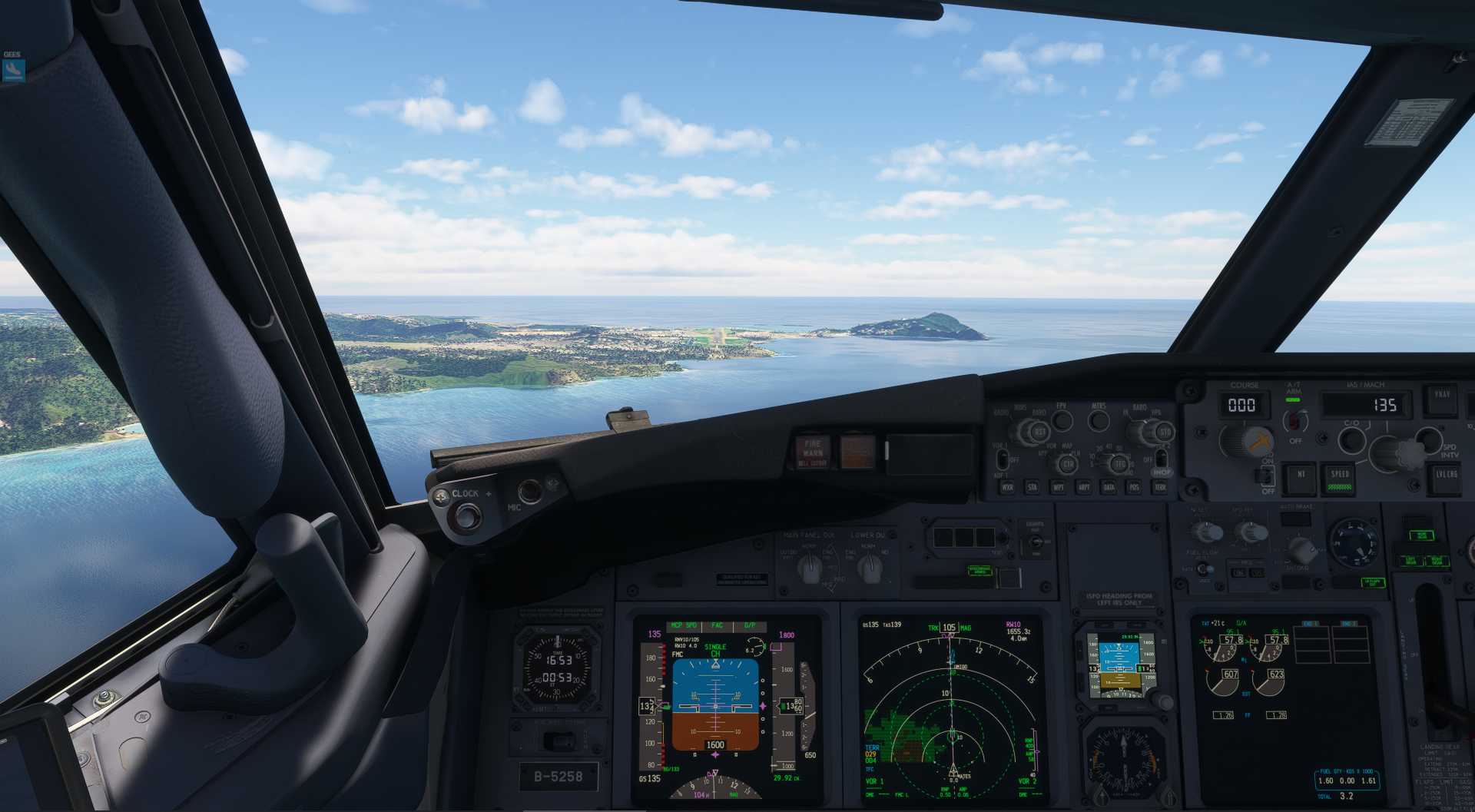Click the FPV button

1062,420
